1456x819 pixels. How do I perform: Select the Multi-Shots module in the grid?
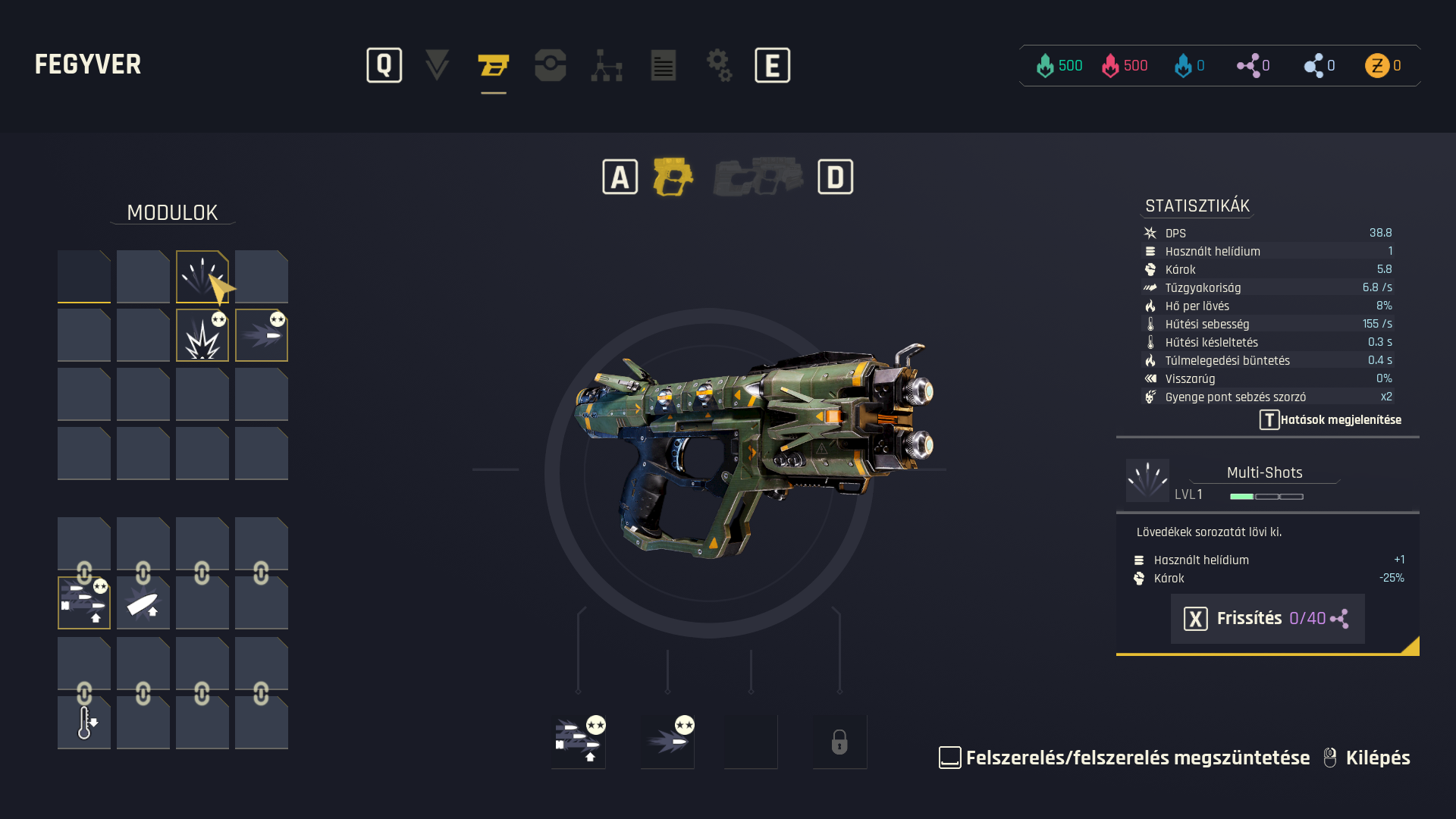pos(202,277)
